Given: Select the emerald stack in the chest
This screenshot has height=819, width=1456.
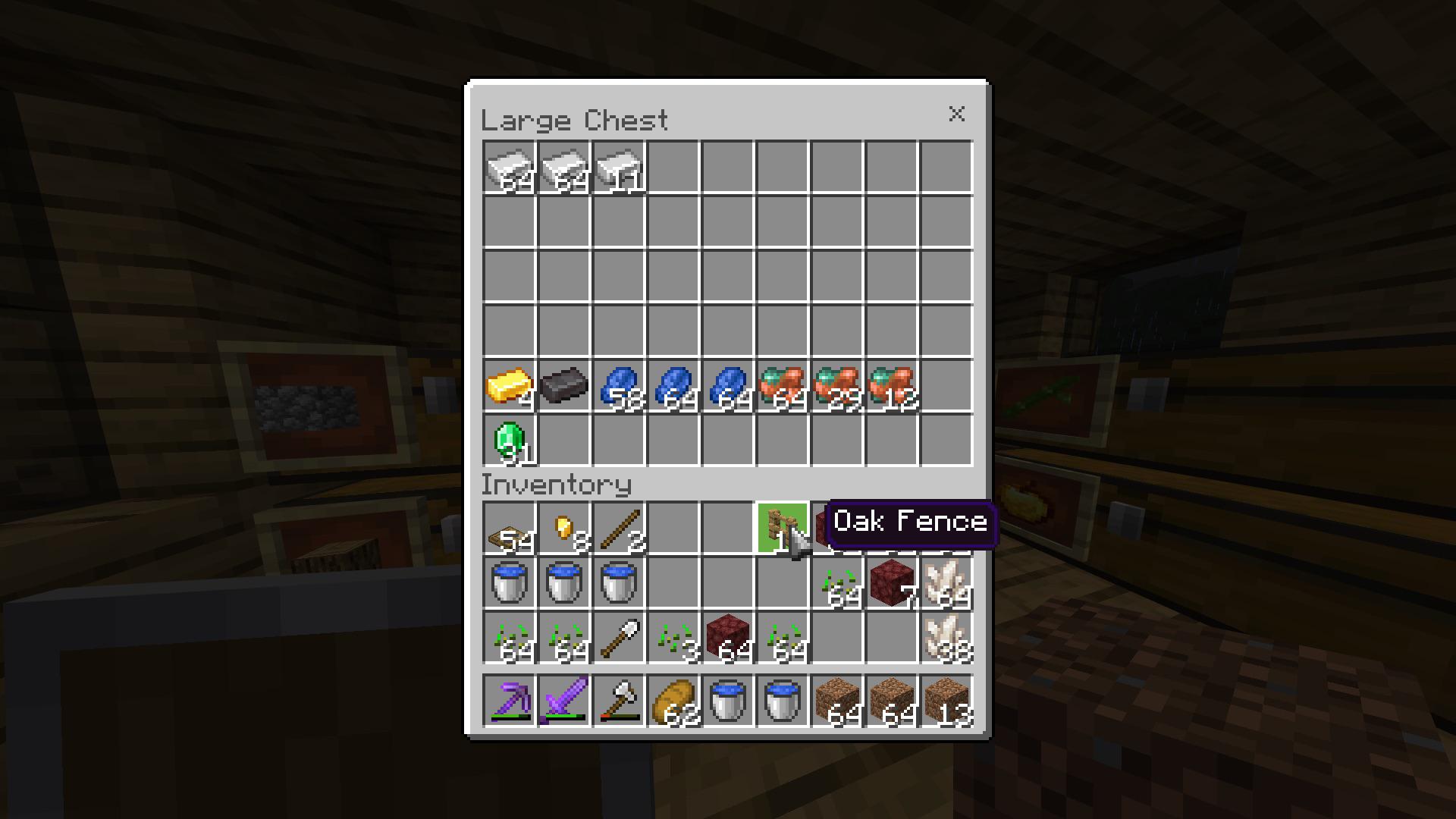Looking at the screenshot, I should (x=510, y=441).
